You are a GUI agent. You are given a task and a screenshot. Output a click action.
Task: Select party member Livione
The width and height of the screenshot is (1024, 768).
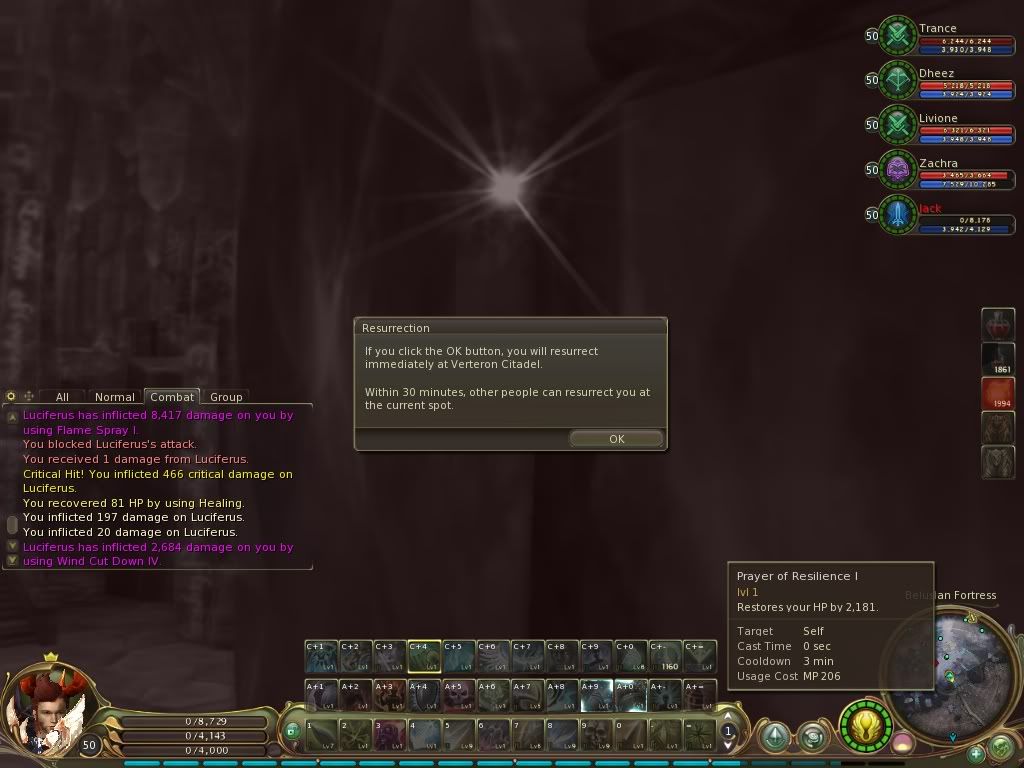click(x=898, y=125)
